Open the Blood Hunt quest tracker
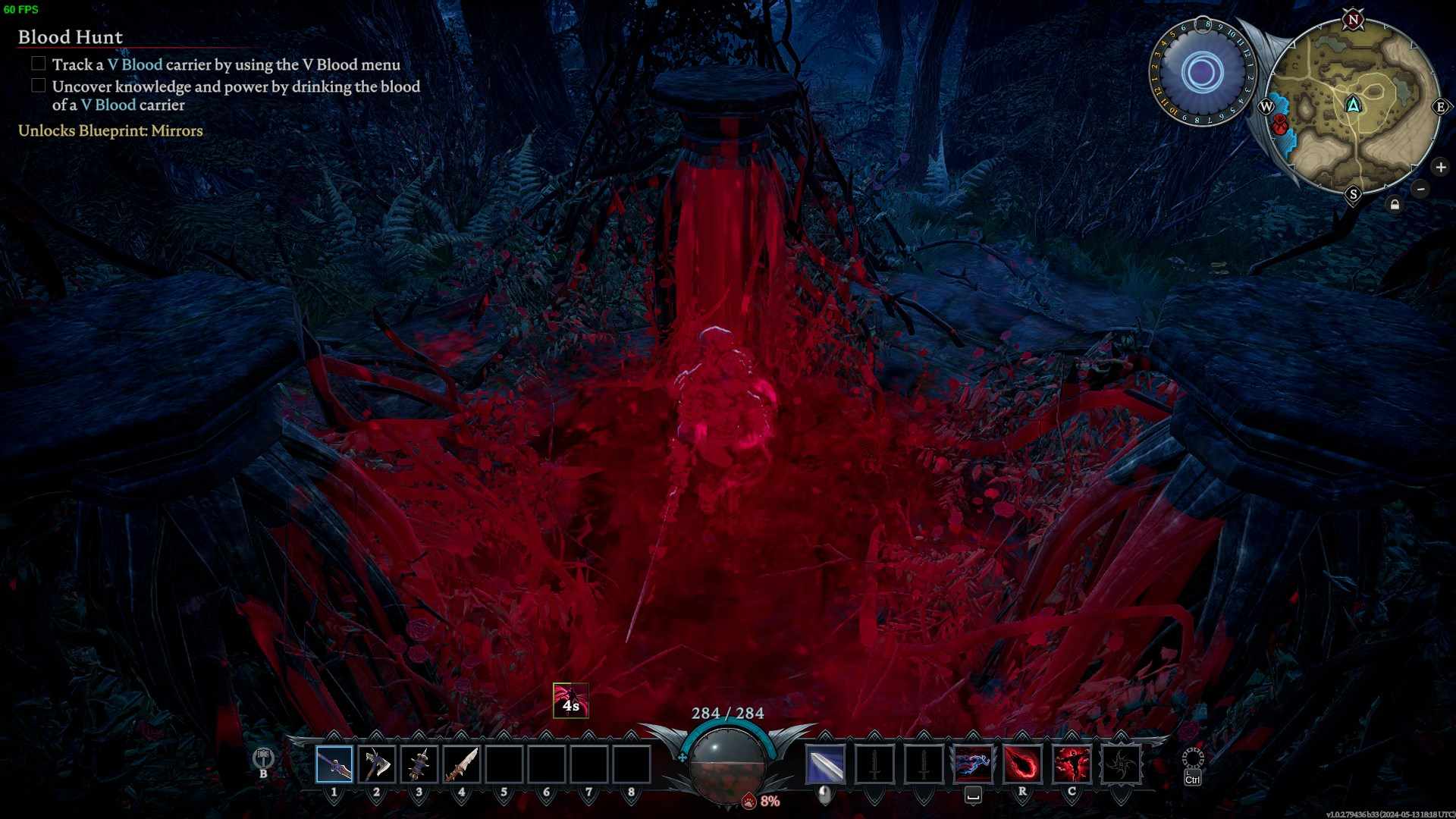This screenshot has height=819, width=1456. pyautogui.click(x=71, y=37)
